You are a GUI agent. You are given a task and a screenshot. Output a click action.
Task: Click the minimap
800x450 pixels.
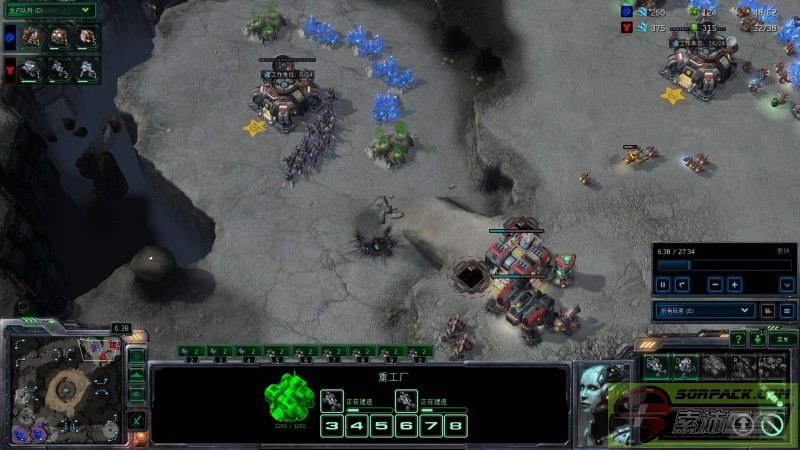coord(66,382)
